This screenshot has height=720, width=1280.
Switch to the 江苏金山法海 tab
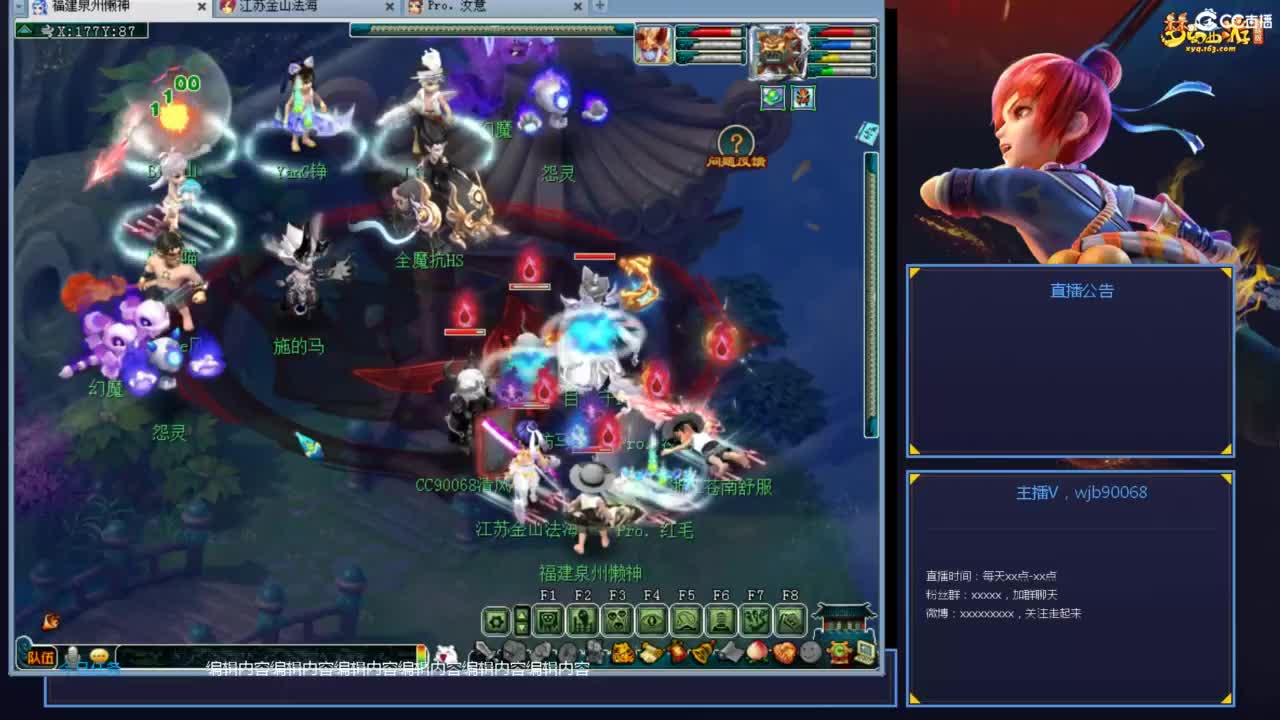point(300,6)
